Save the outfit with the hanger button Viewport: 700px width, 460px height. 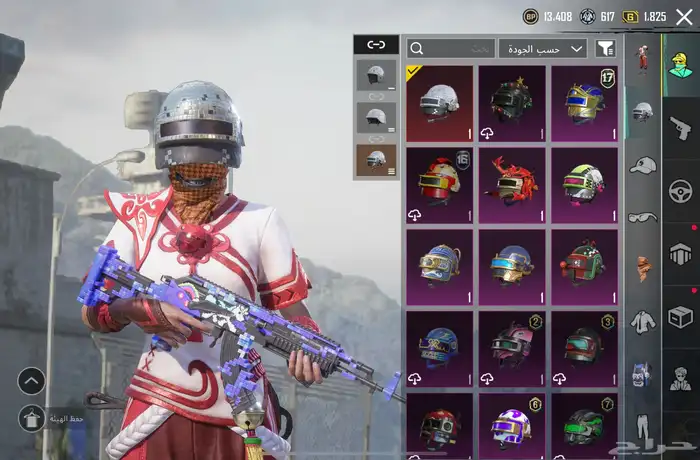point(31,417)
